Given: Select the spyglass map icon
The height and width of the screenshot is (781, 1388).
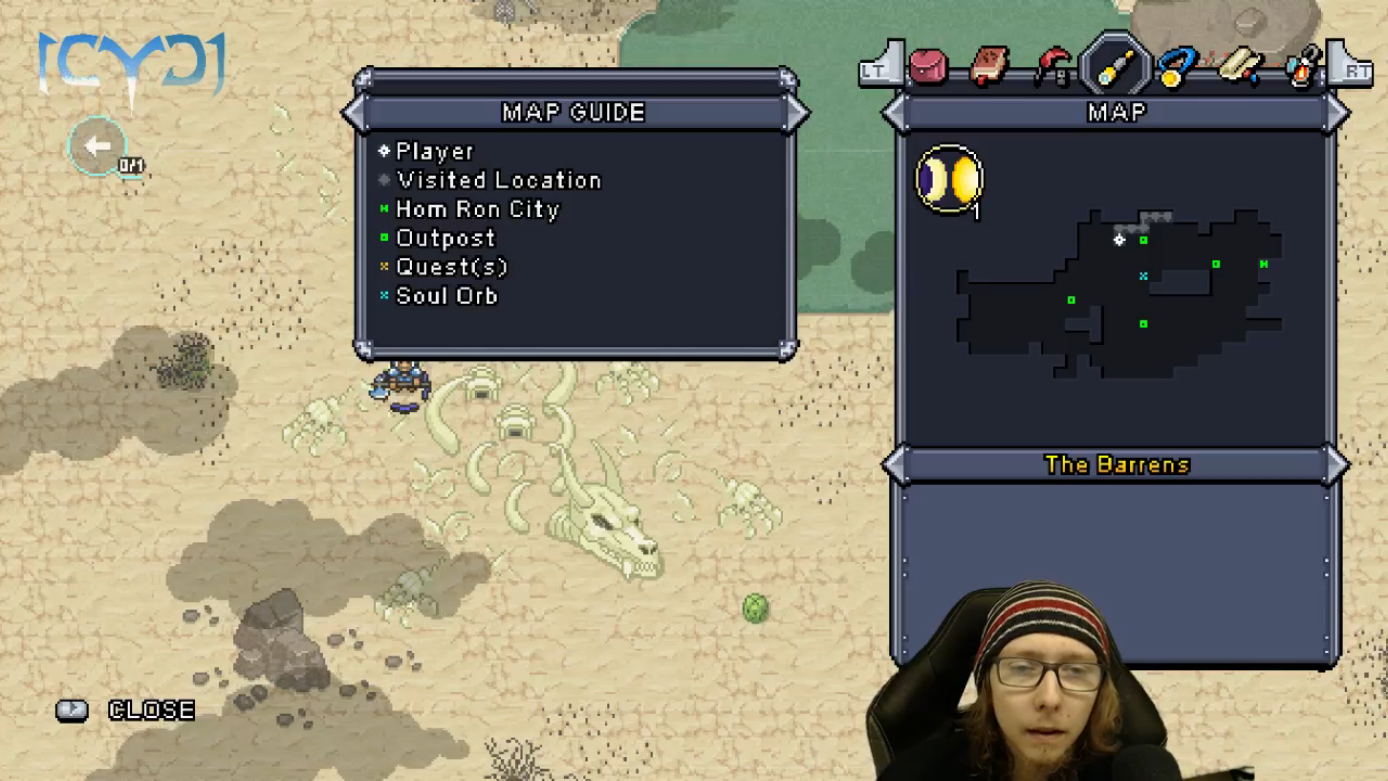Looking at the screenshot, I should pos(1117,65).
